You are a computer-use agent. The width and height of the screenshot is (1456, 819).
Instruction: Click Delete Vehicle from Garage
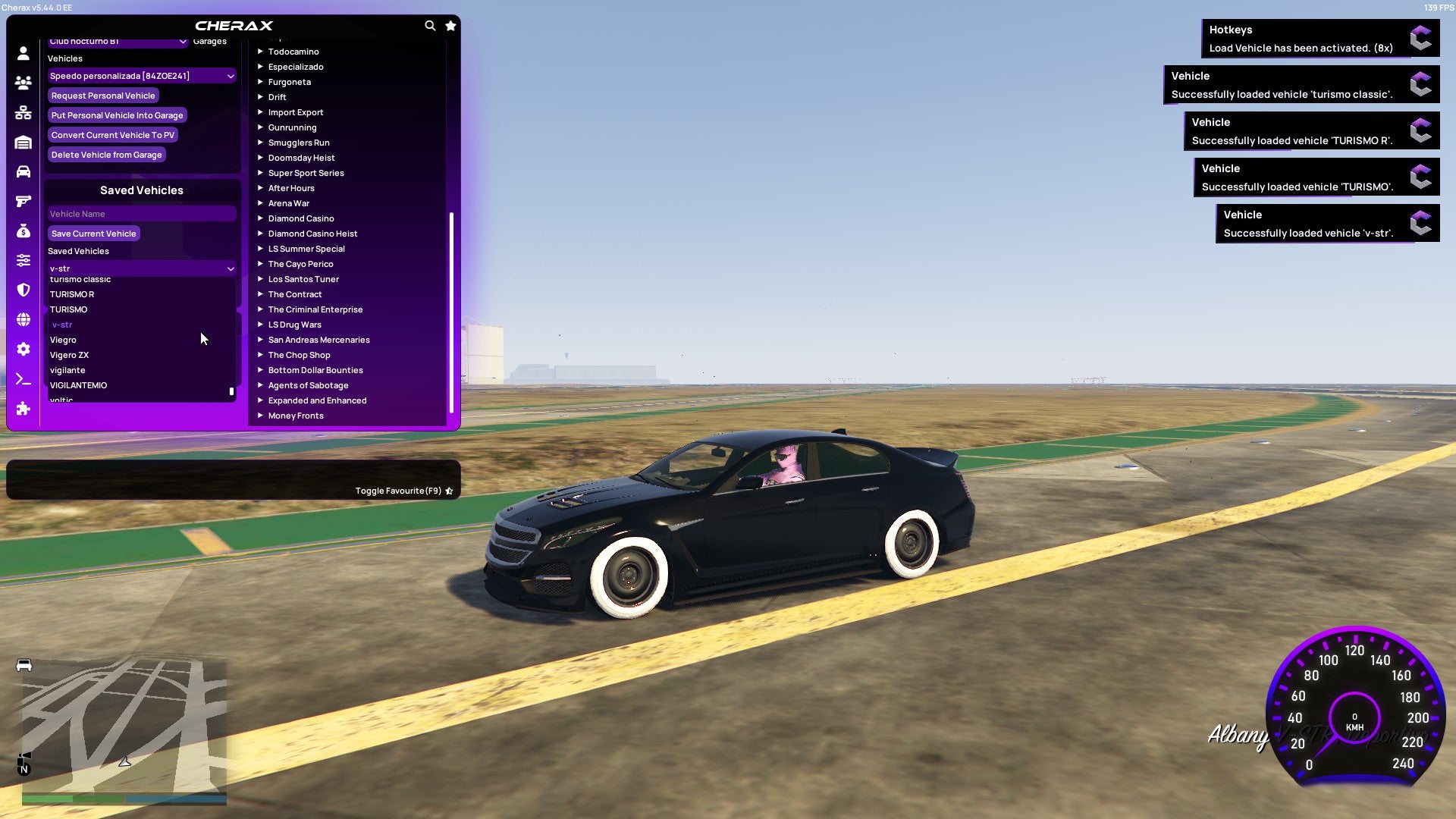point(106,154)
